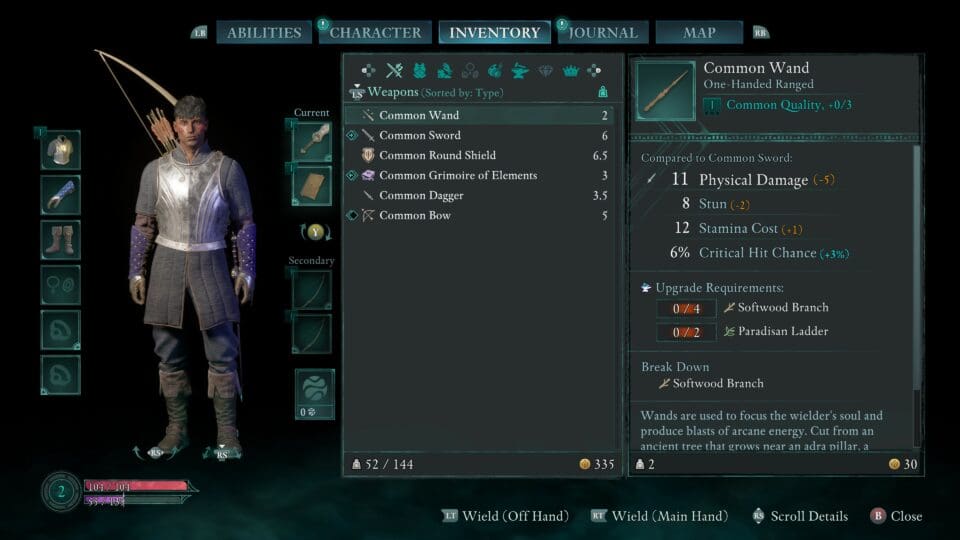
Task: Open the weapons category filter icon
Action: 394,71
